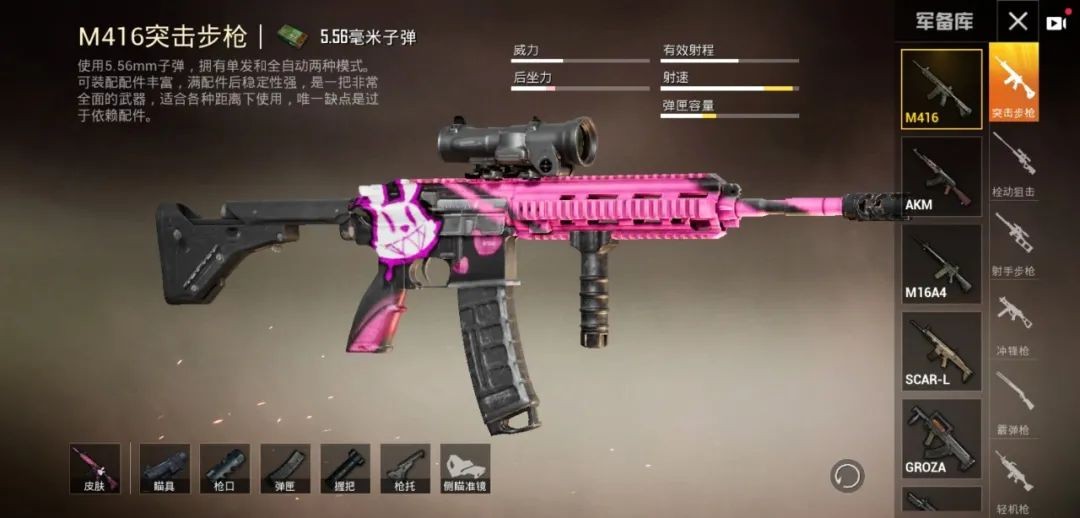The height and width of the screenshot is (518, 1080).
Task: Click the circular rotate-reset view button
Action: point(847,475)
